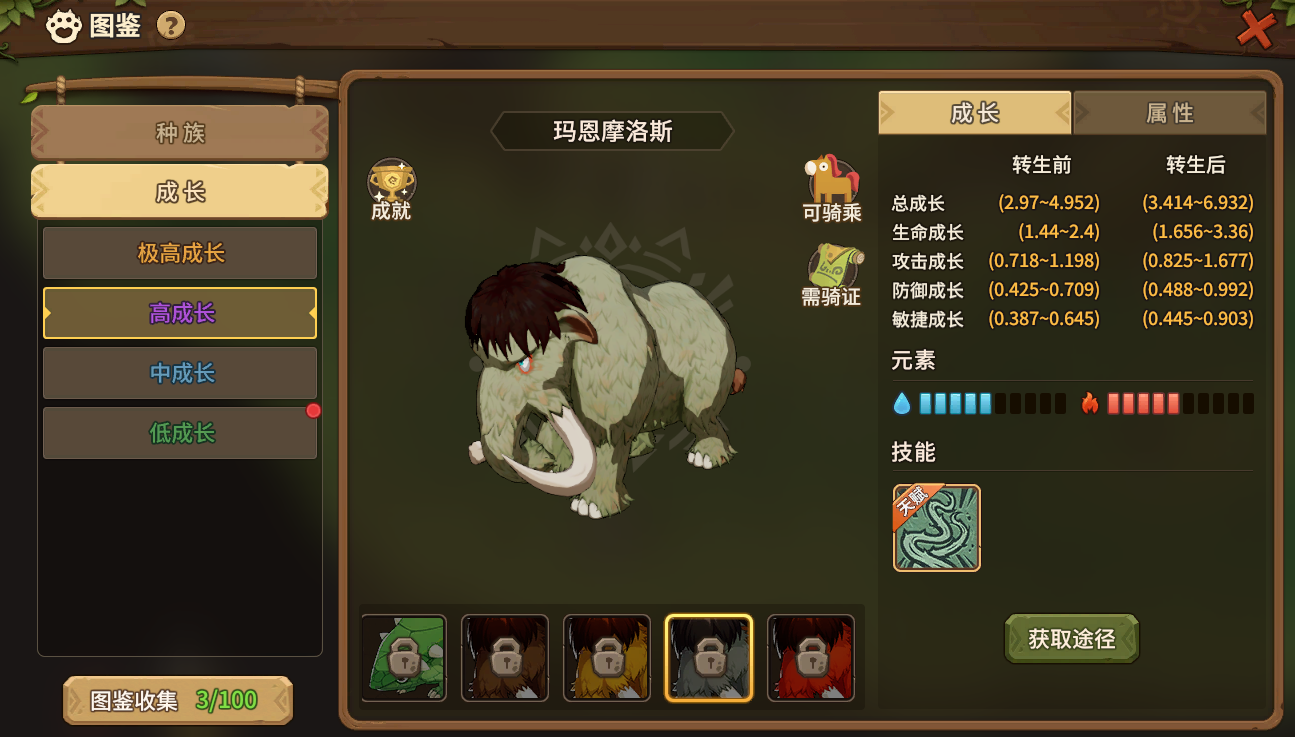Select the green unlocked creature thumbnail
1295x737 pixels.
click(403, 657)
